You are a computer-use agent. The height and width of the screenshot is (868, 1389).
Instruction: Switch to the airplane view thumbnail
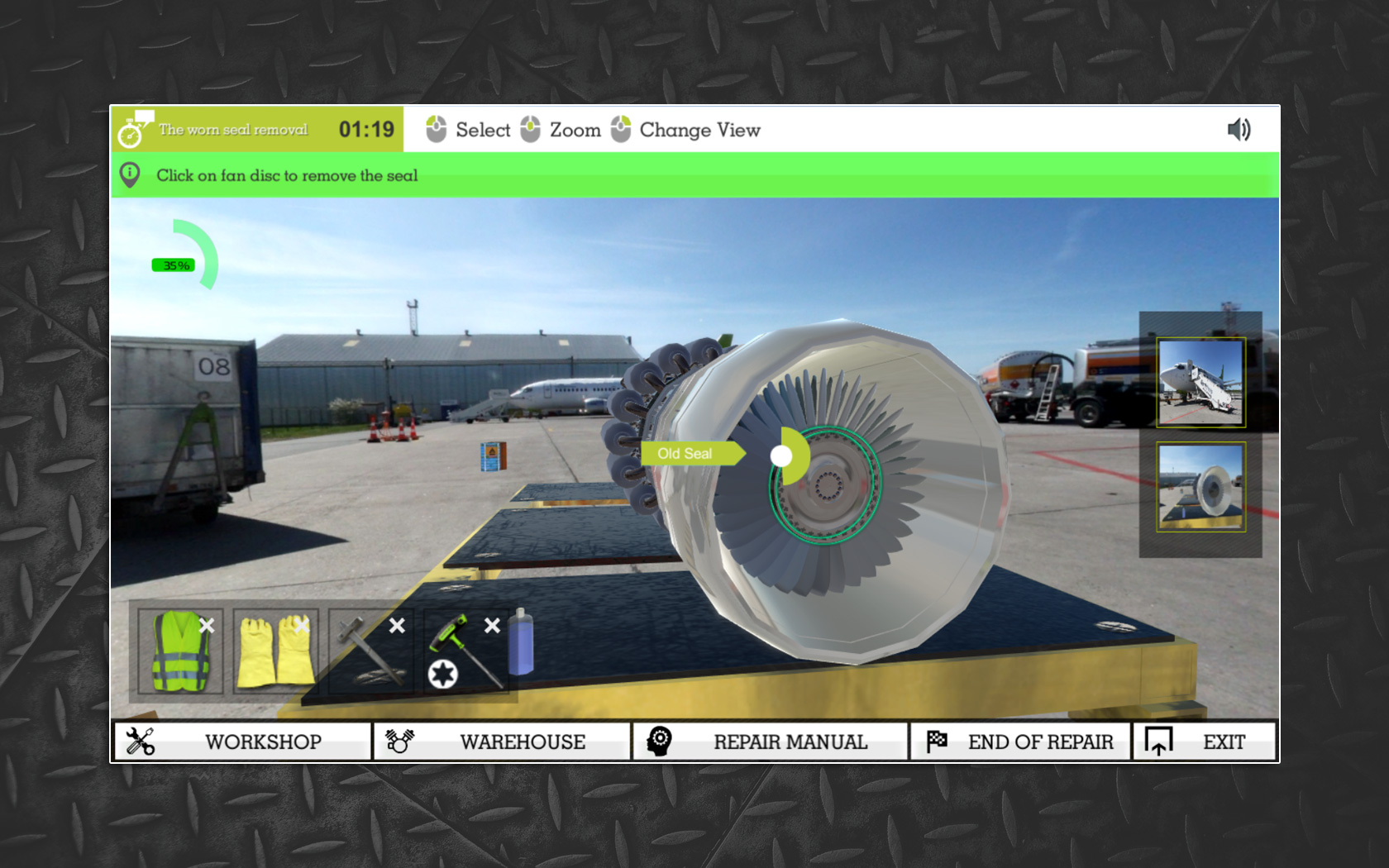tap(1200, 383)
